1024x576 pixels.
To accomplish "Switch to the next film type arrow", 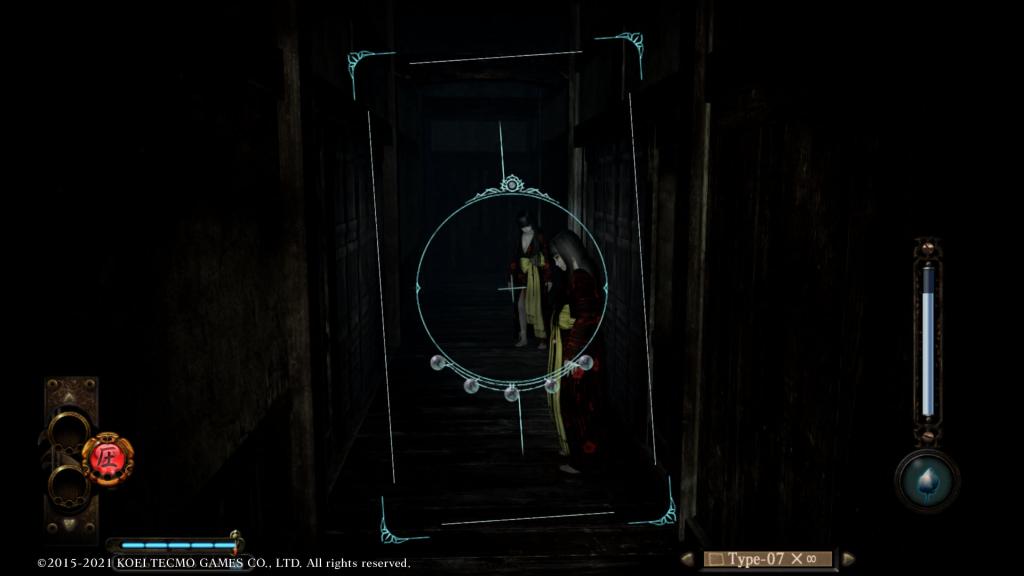I will (x=848, y=559).
